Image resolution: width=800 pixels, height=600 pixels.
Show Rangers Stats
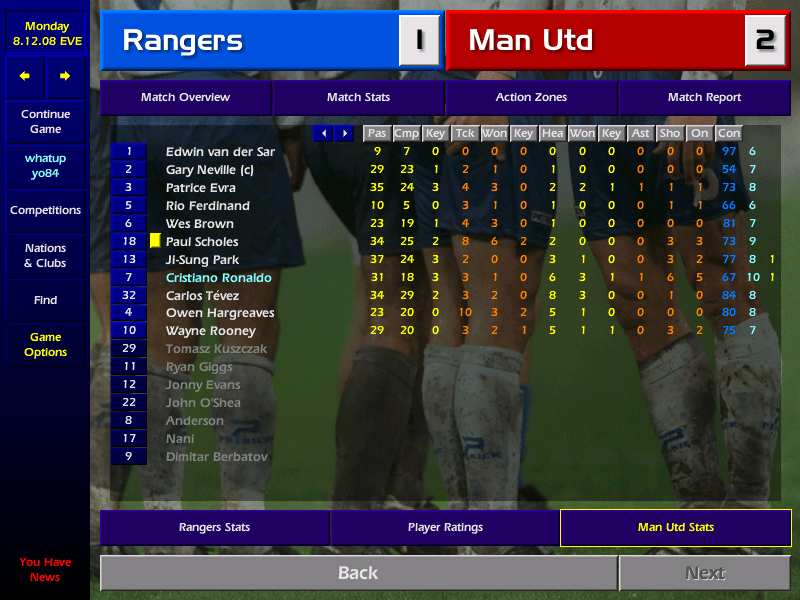(214, 527)
